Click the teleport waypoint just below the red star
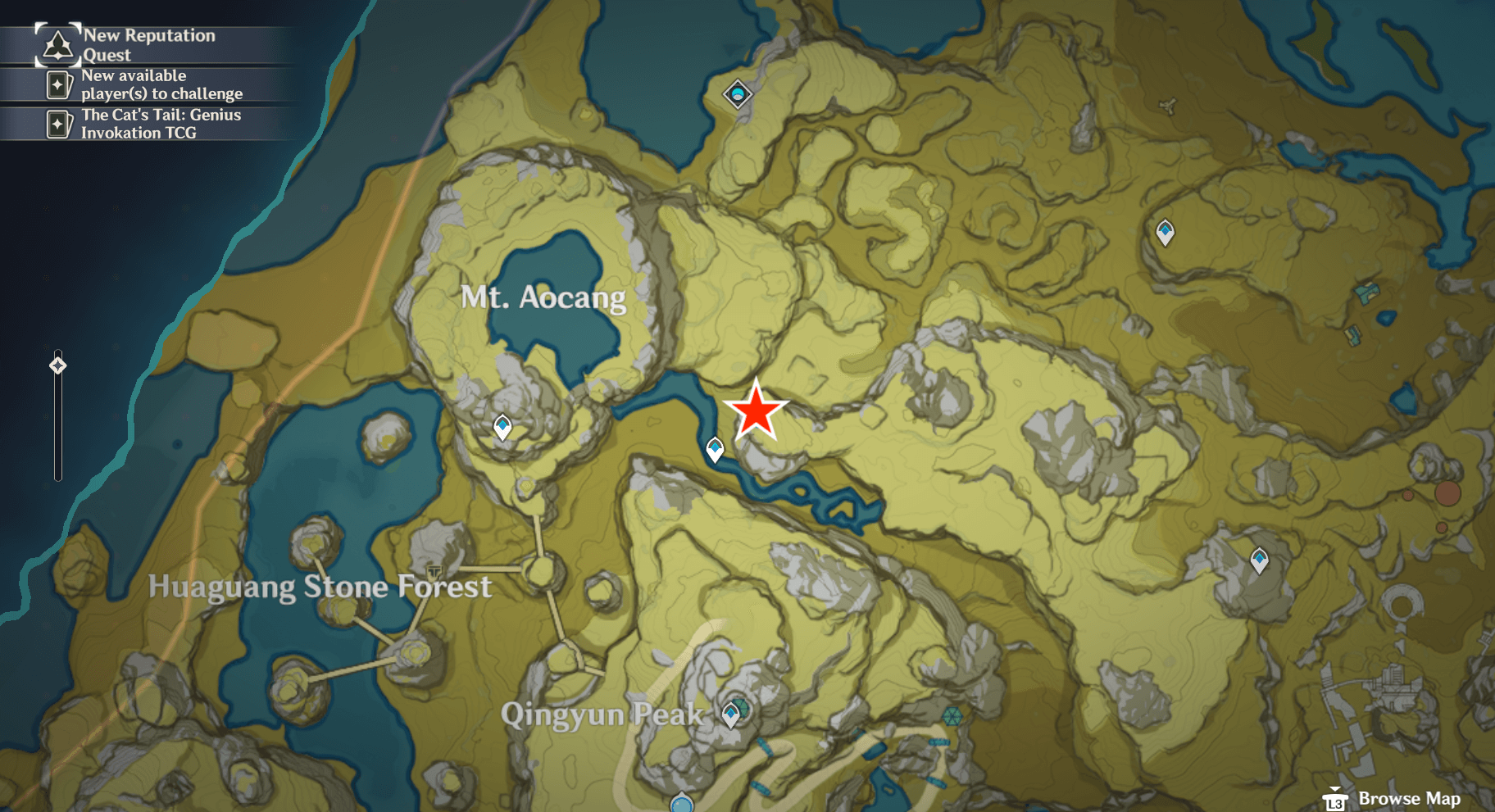The height and width of the screenshot is (812, 1495). tap(715, 447)
